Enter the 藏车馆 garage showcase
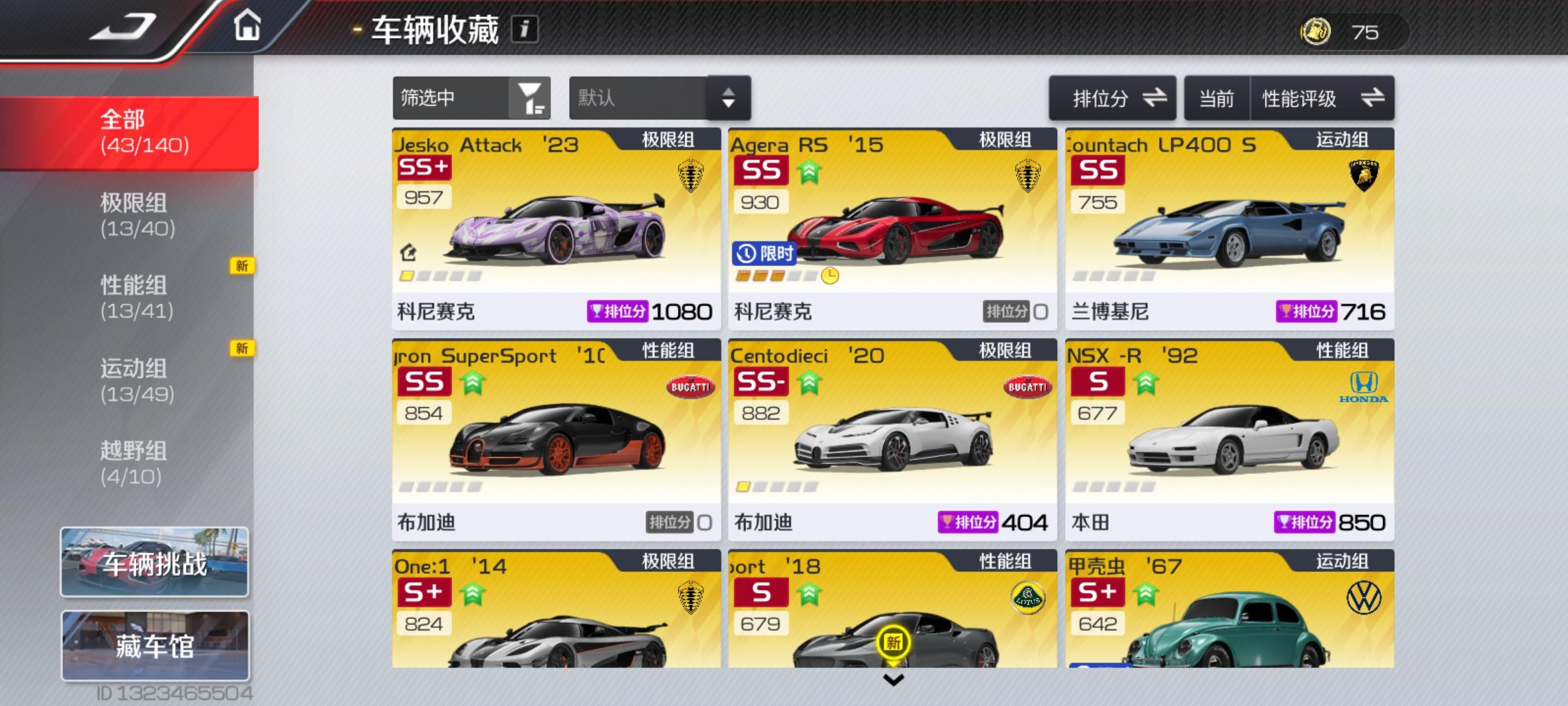This screenshot has width=1568, height=706. click(155, 644)
